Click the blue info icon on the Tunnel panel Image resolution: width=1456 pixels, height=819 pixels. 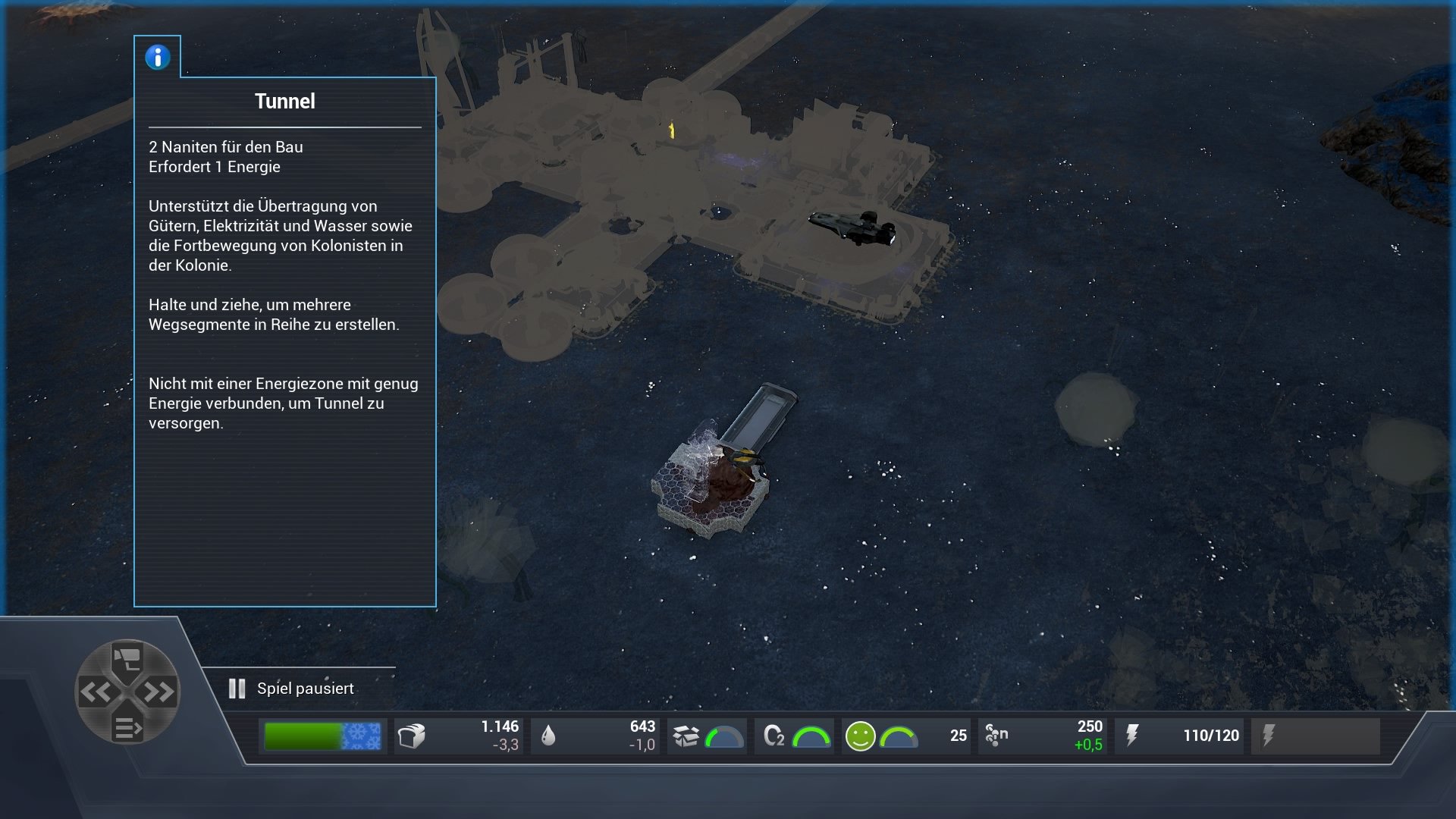click(x=158, y=56)
